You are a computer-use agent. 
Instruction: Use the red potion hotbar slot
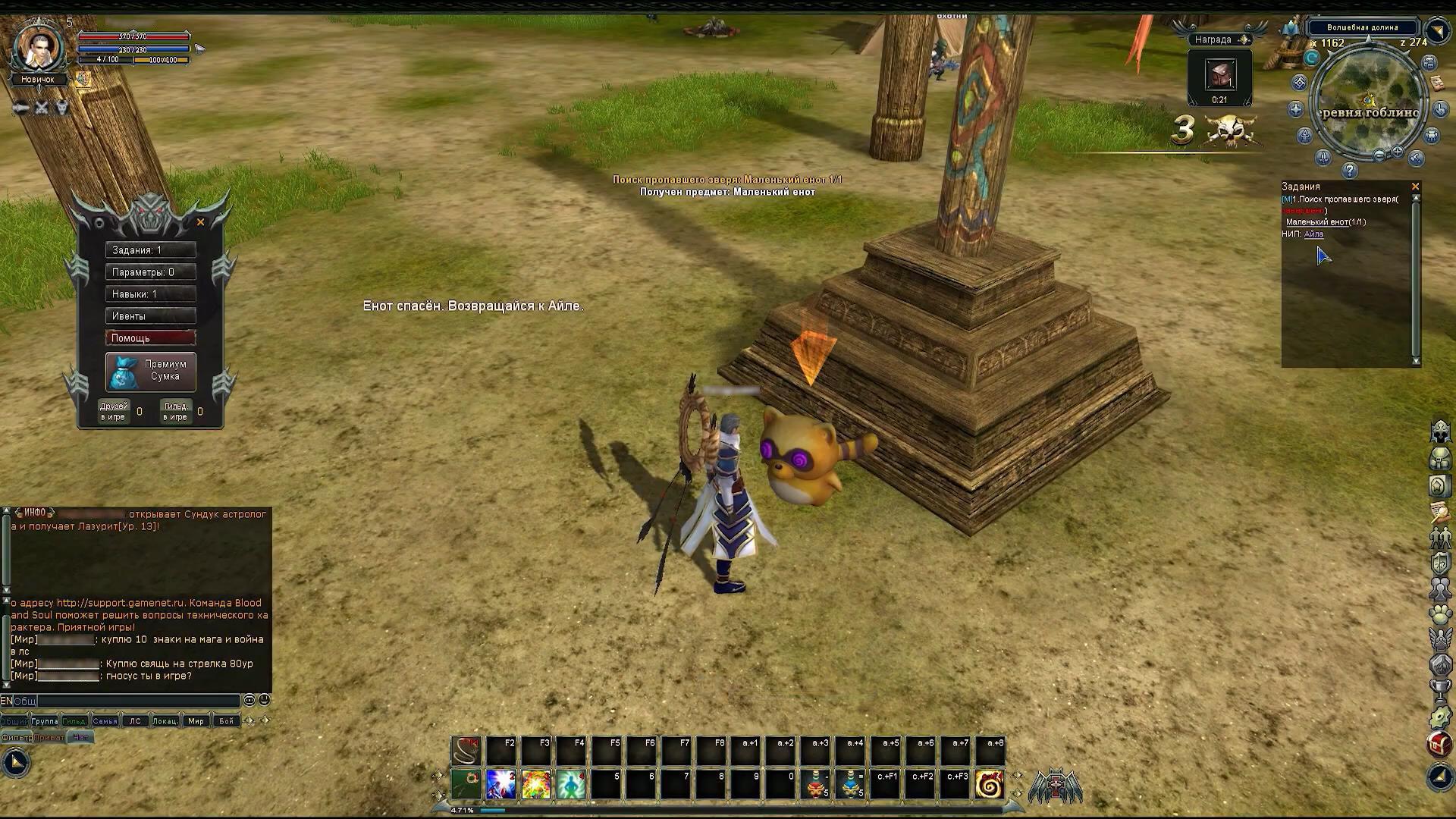[x=815, y=785]
